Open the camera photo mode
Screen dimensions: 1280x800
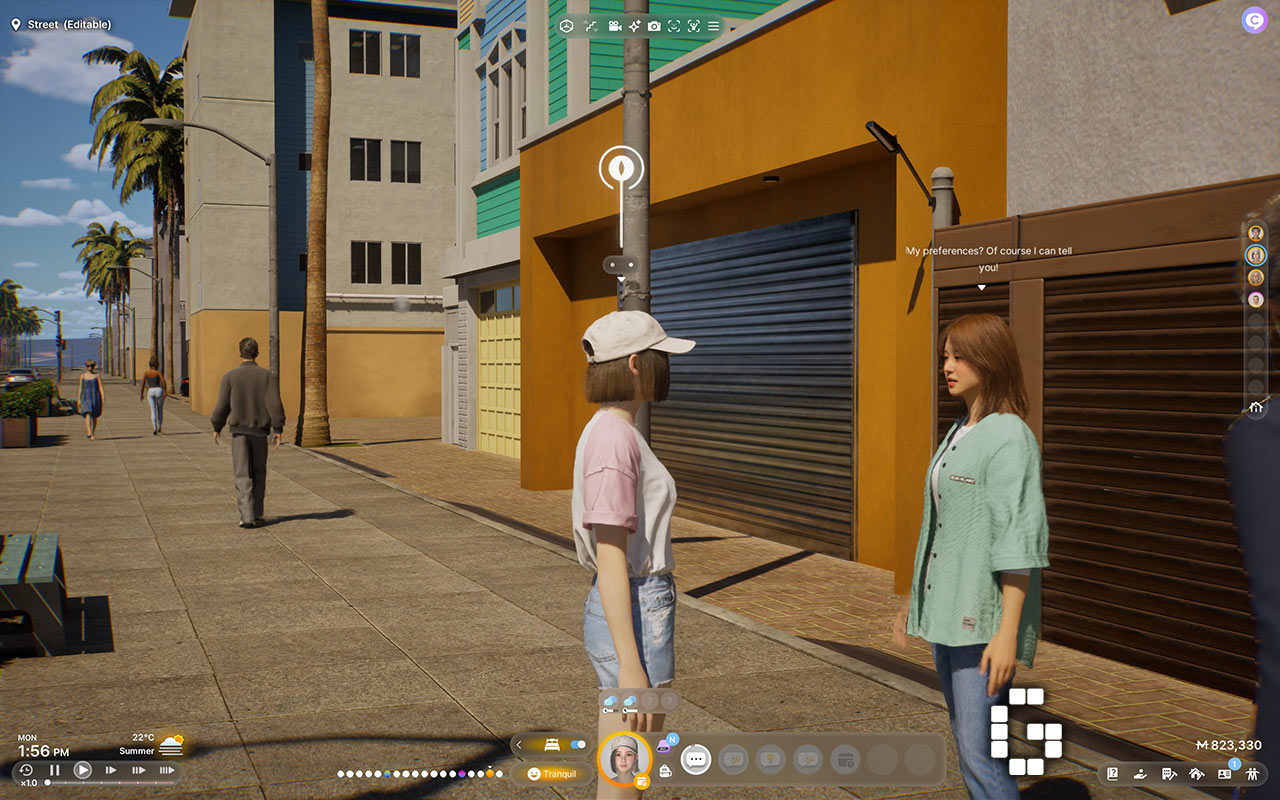tap(654, 26)
